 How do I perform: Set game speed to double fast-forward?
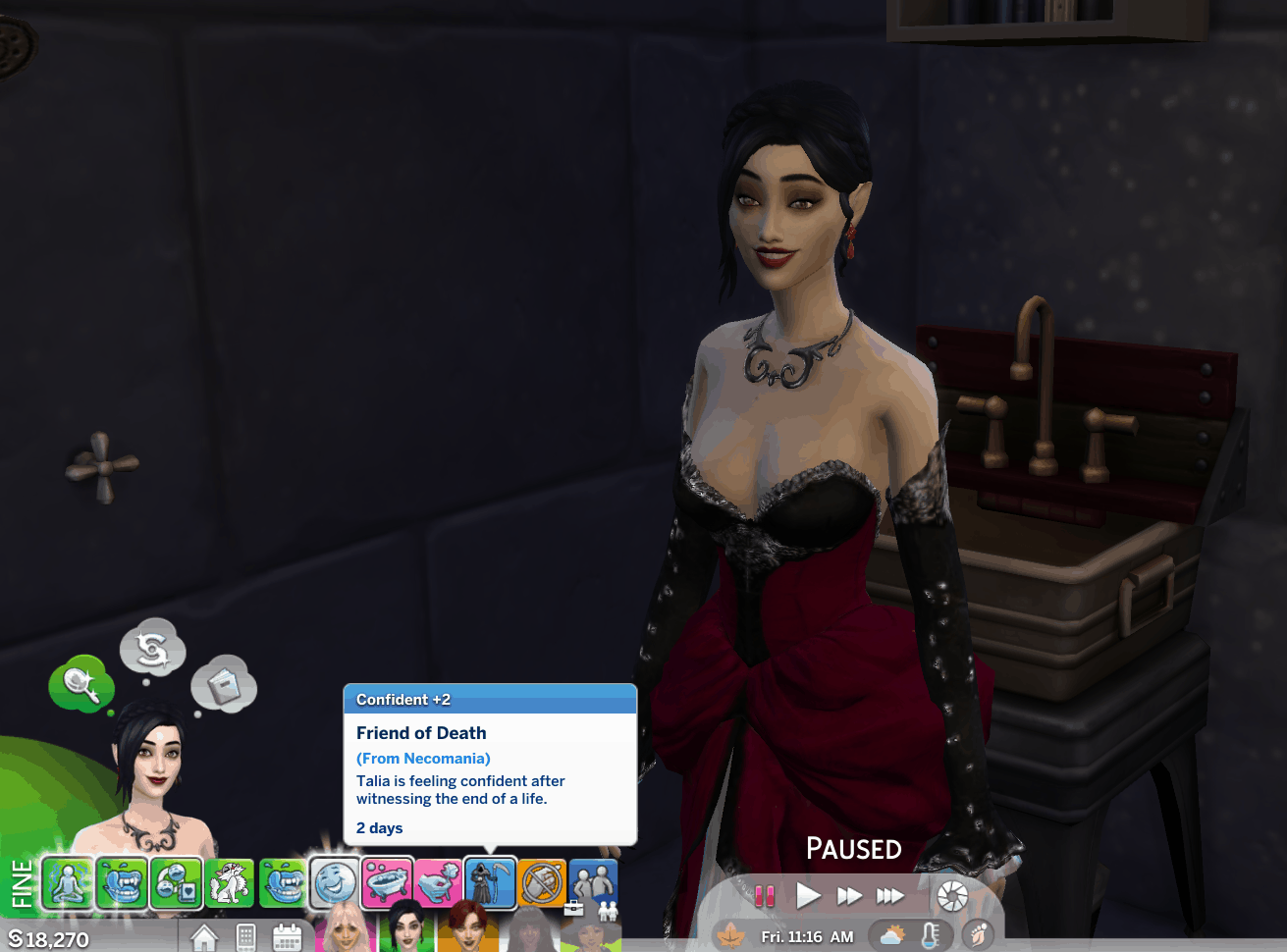[x=849, y=895]
